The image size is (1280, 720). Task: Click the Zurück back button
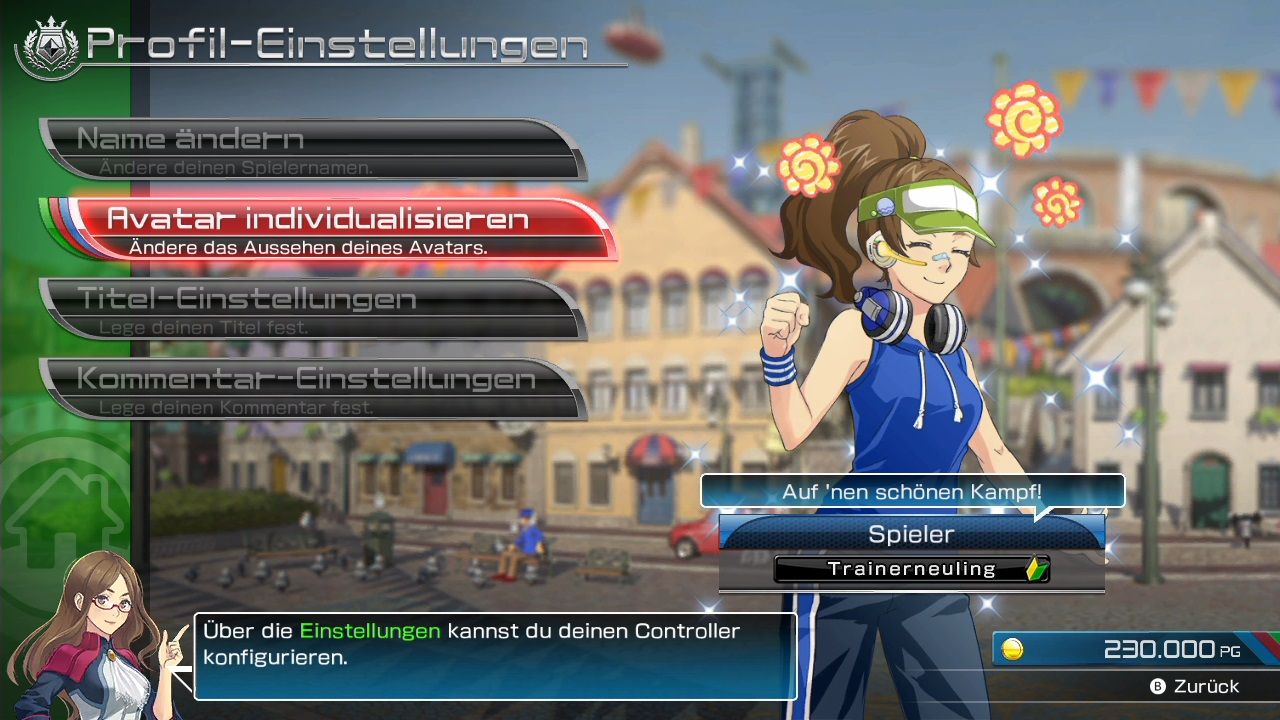coord(1194,686)
